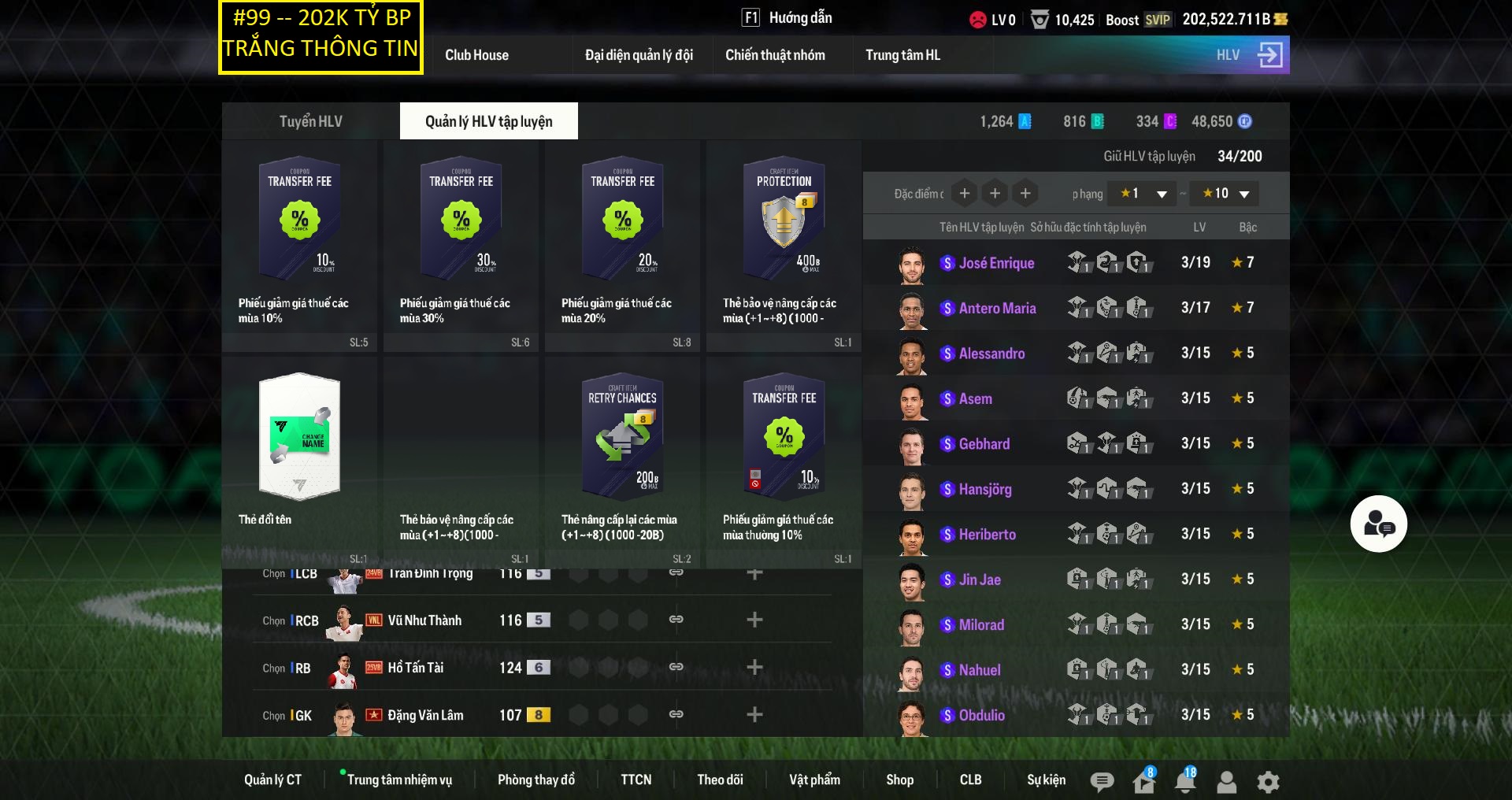Exit the HLV screen with arrow icon
The image size is (1512, 800).
(x=1269, y=55)
